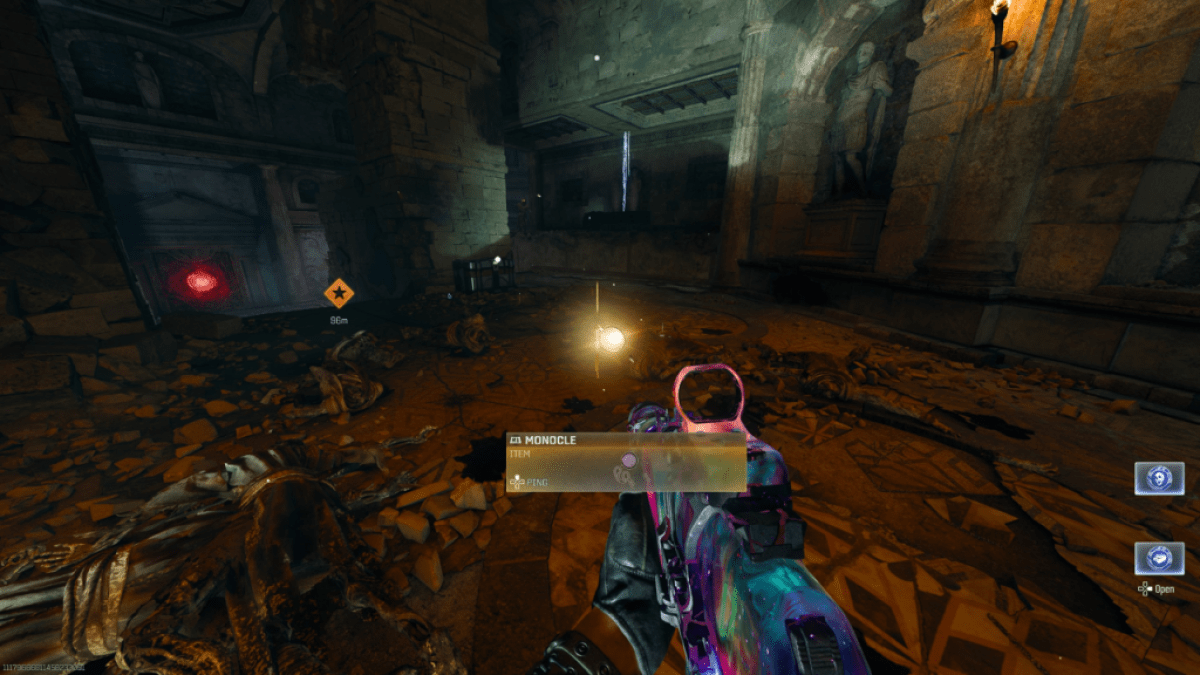The height and width of the screenshot is (675, 1200).
Task: Open the lower blue emblem icon
Action: [x=1159, y=557]
